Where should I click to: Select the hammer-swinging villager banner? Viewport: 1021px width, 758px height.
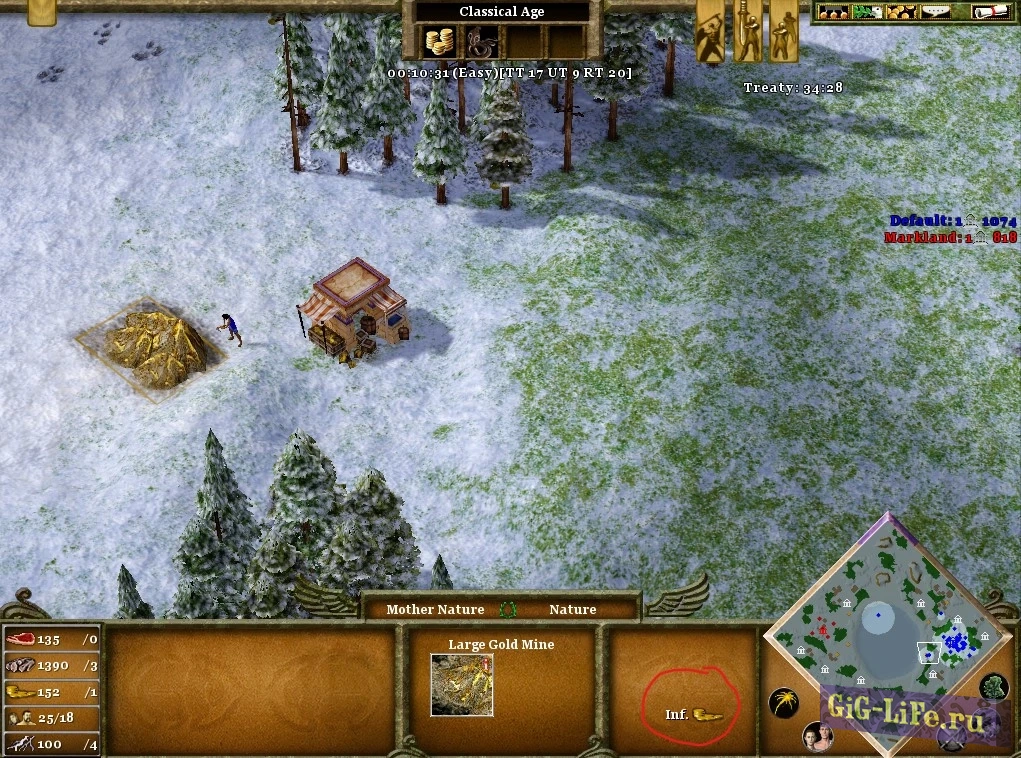coord(710,30)
